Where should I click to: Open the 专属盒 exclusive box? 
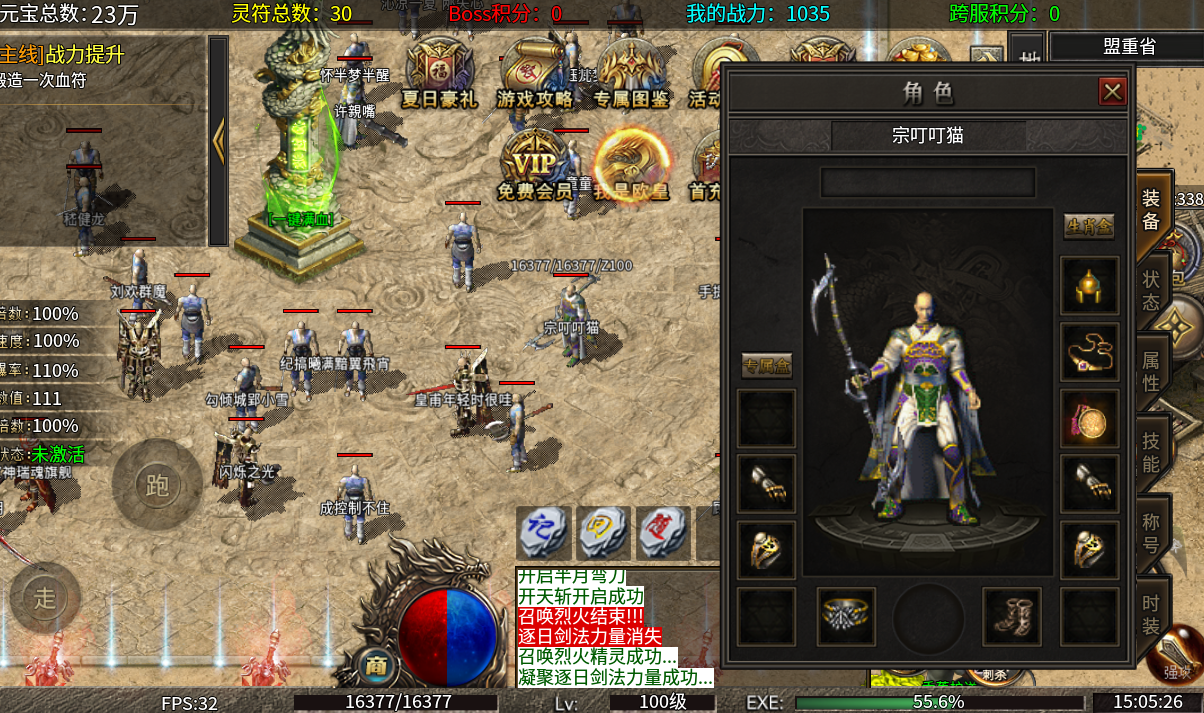766,366
